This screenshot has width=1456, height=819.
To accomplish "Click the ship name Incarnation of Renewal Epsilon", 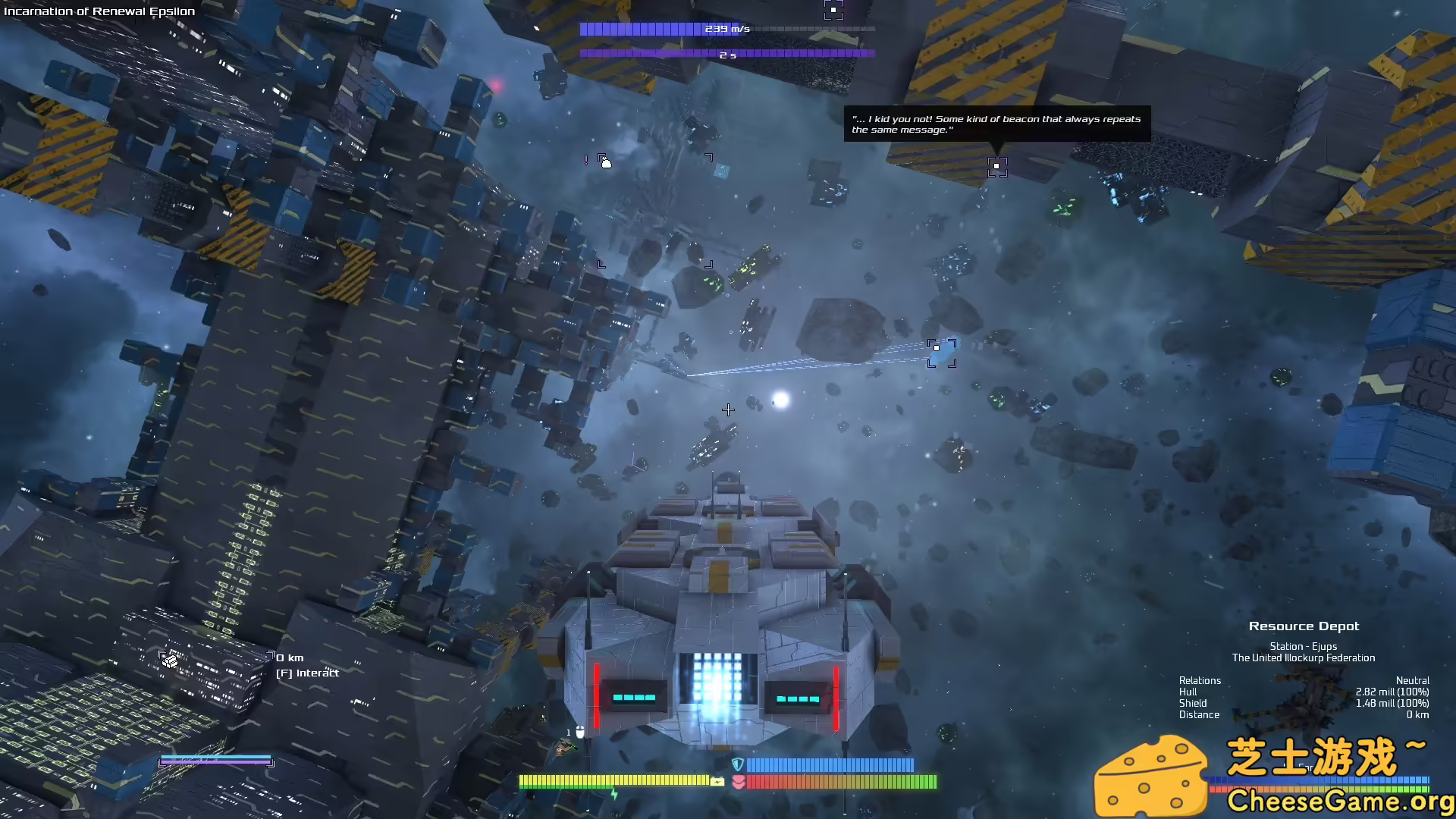I will pos(98,11).
